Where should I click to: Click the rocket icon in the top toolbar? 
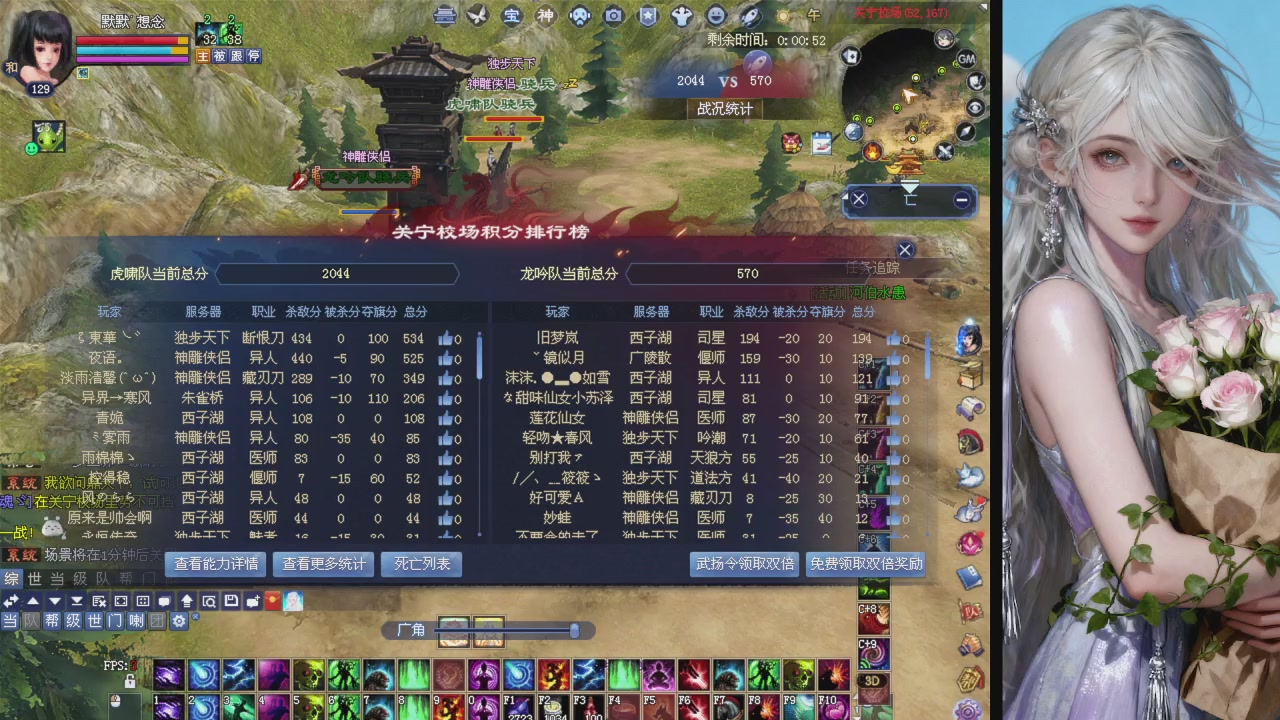[750, 16]
